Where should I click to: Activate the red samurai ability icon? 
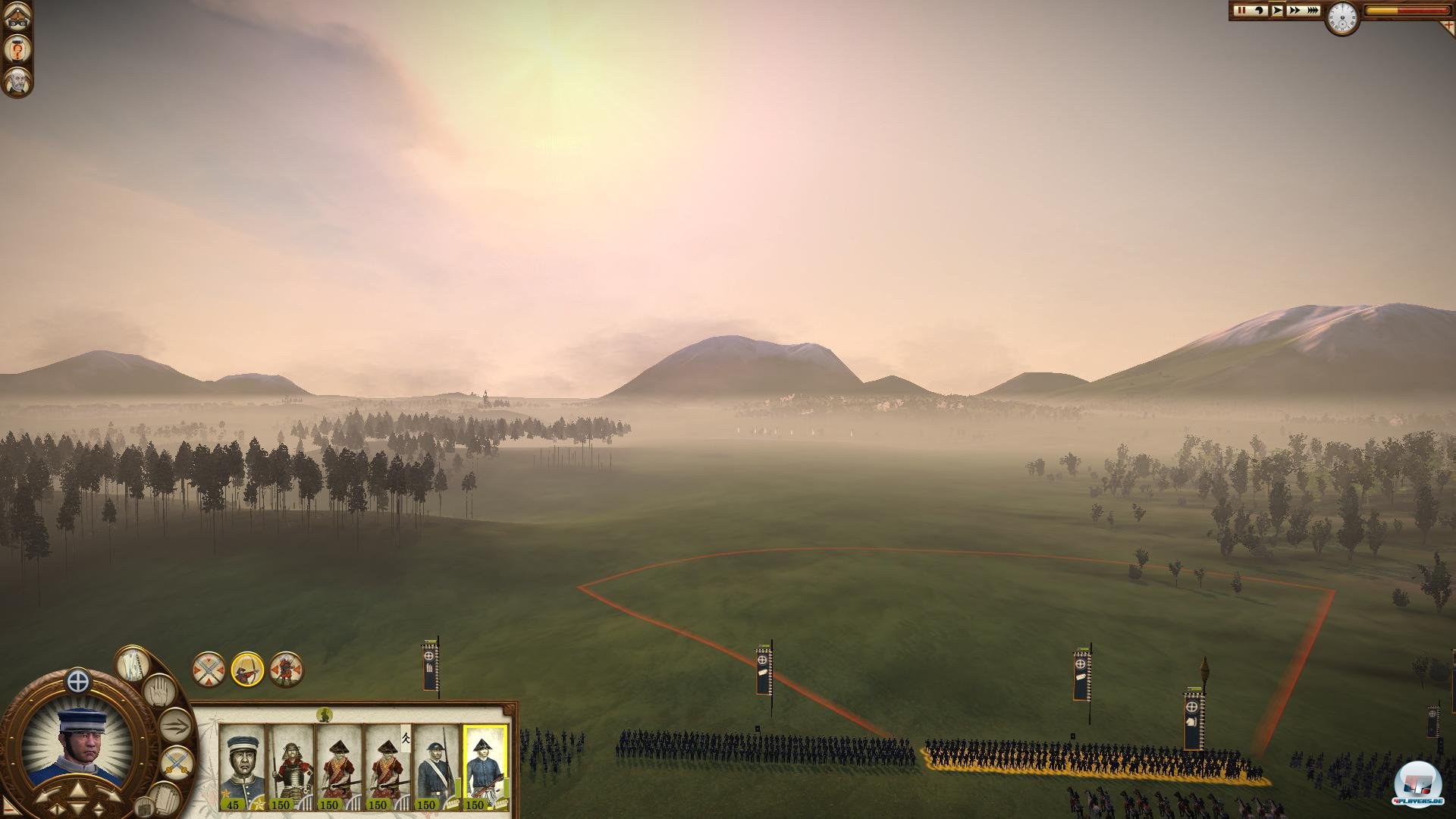(287, 669)
